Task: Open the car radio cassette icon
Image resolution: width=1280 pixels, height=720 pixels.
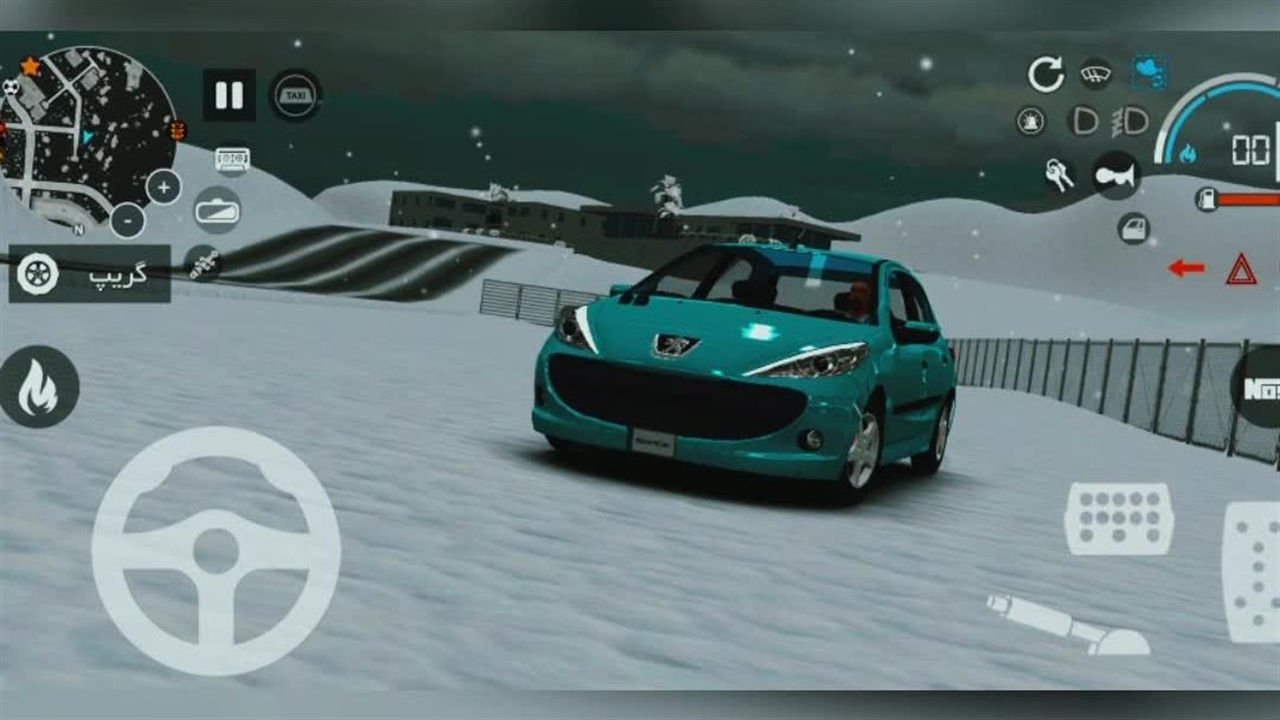Action: (232, 159)
